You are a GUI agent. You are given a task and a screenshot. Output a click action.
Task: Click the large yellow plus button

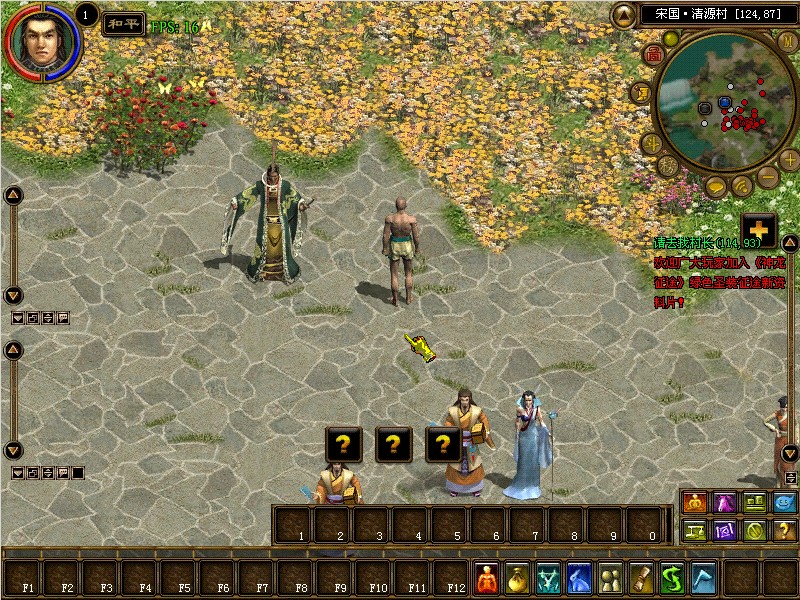[x=759, y=228]
